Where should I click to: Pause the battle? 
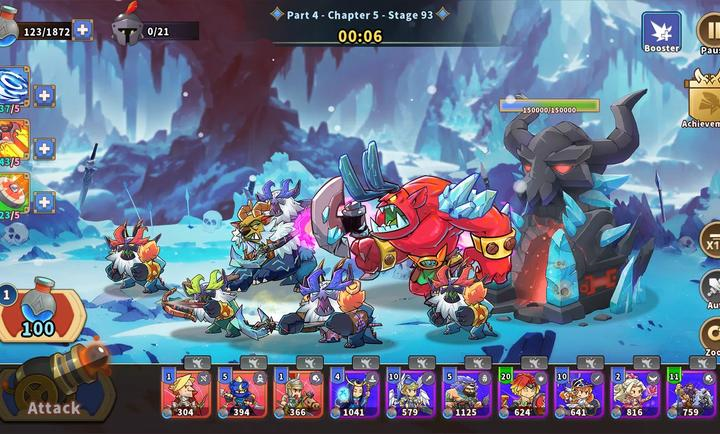pos(708,33)
